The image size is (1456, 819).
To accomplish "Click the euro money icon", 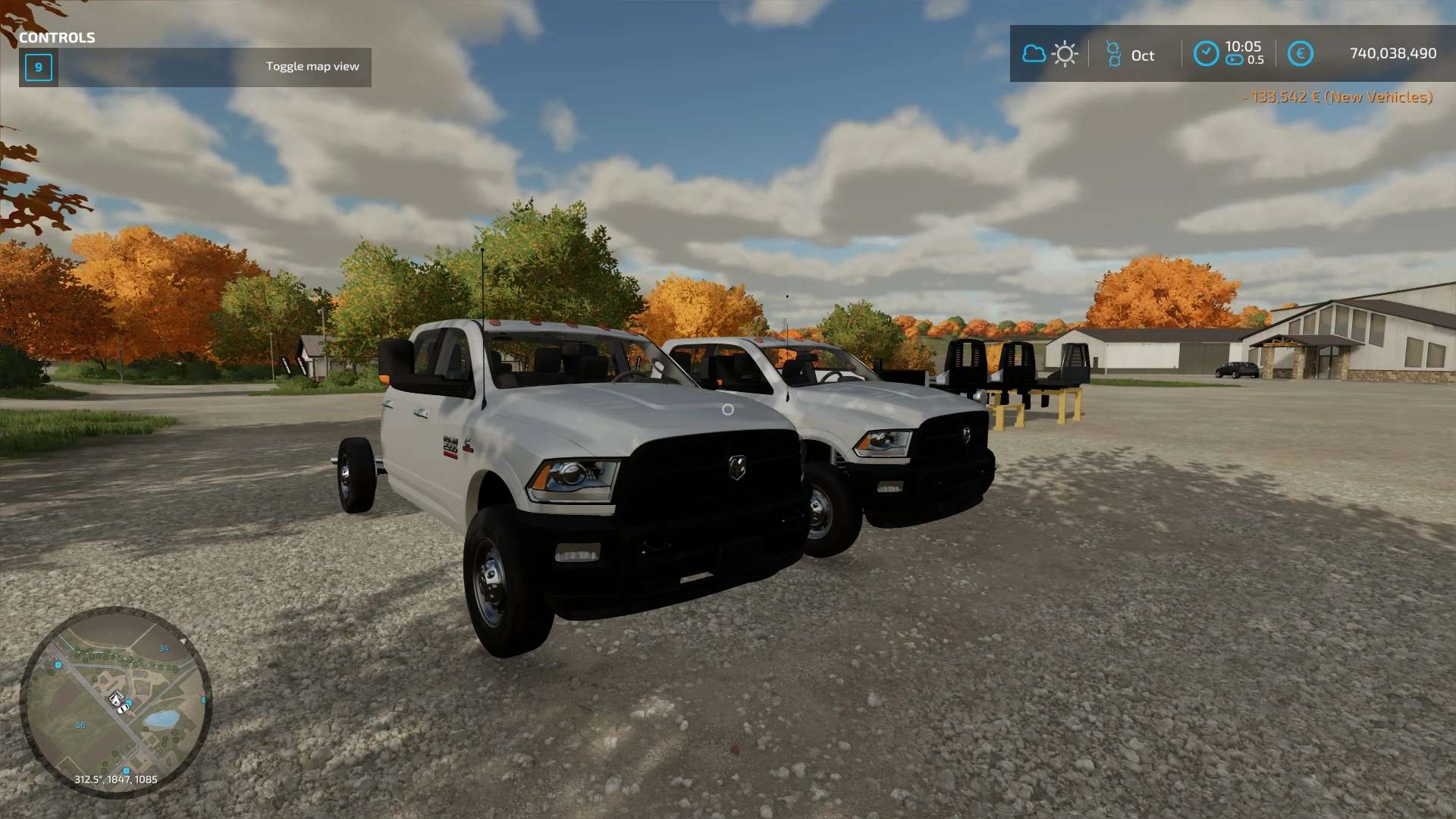I will click(1300, 54).
